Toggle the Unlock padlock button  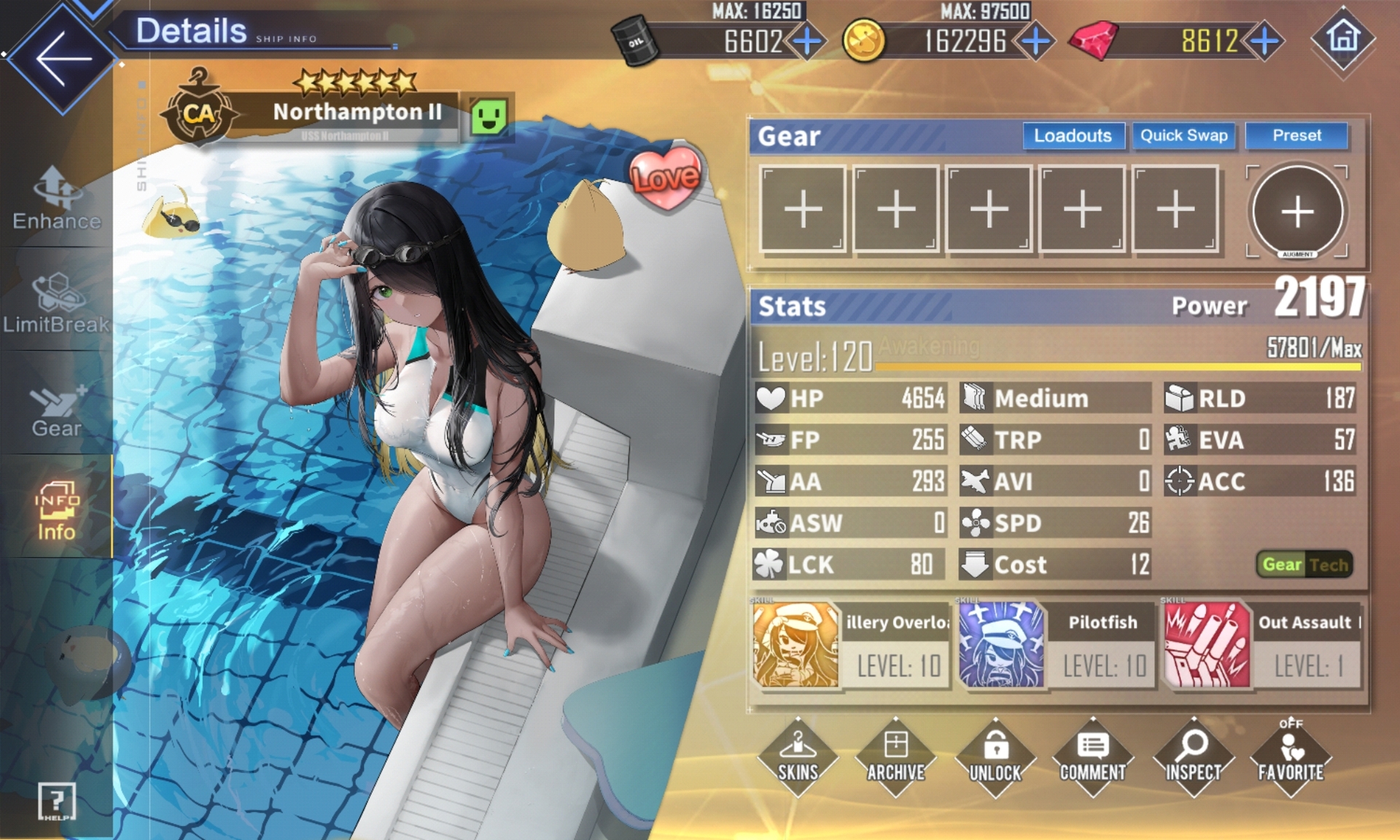coord(995,757)
